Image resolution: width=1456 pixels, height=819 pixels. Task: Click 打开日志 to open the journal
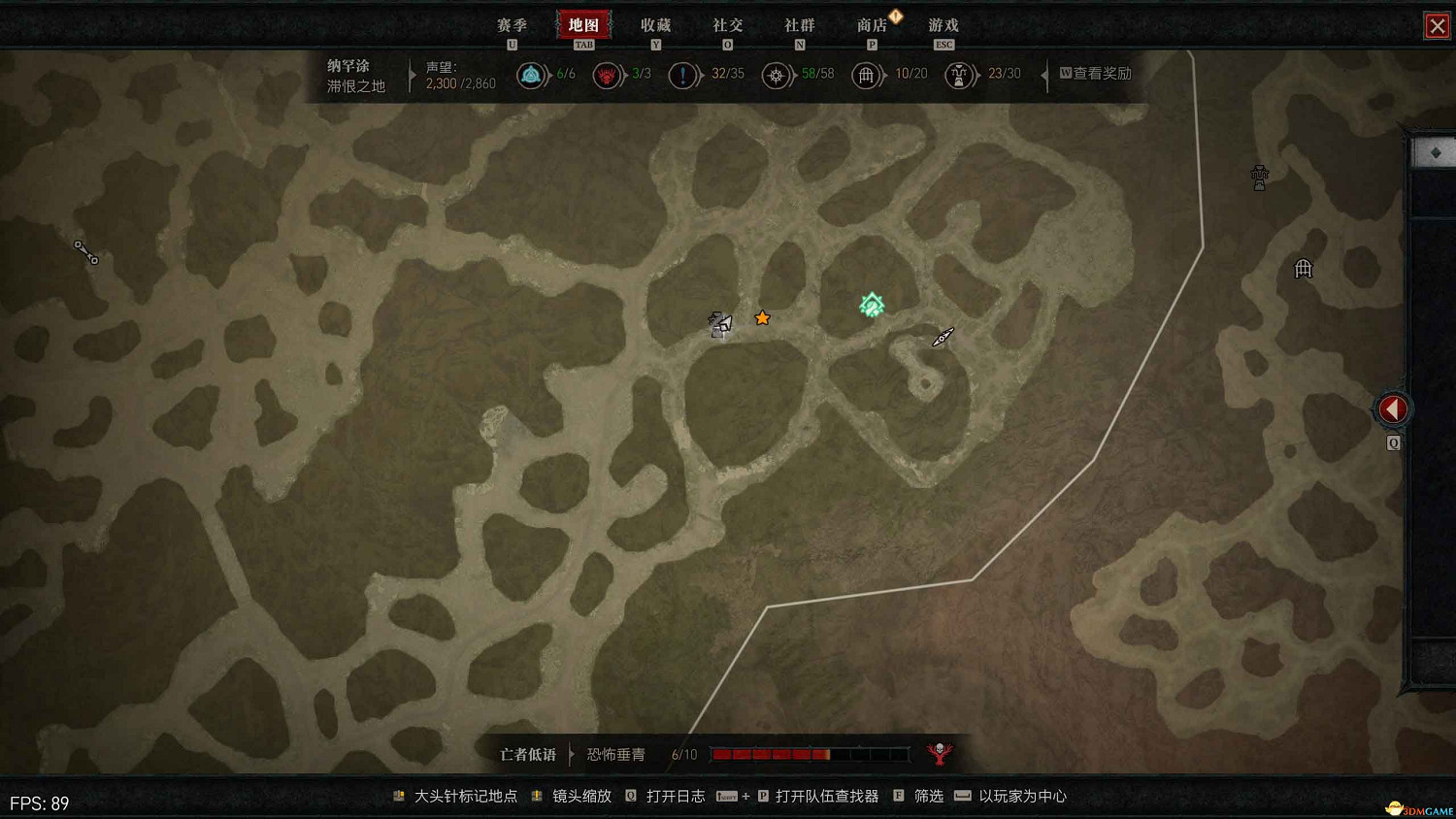[x=677, y=796]
